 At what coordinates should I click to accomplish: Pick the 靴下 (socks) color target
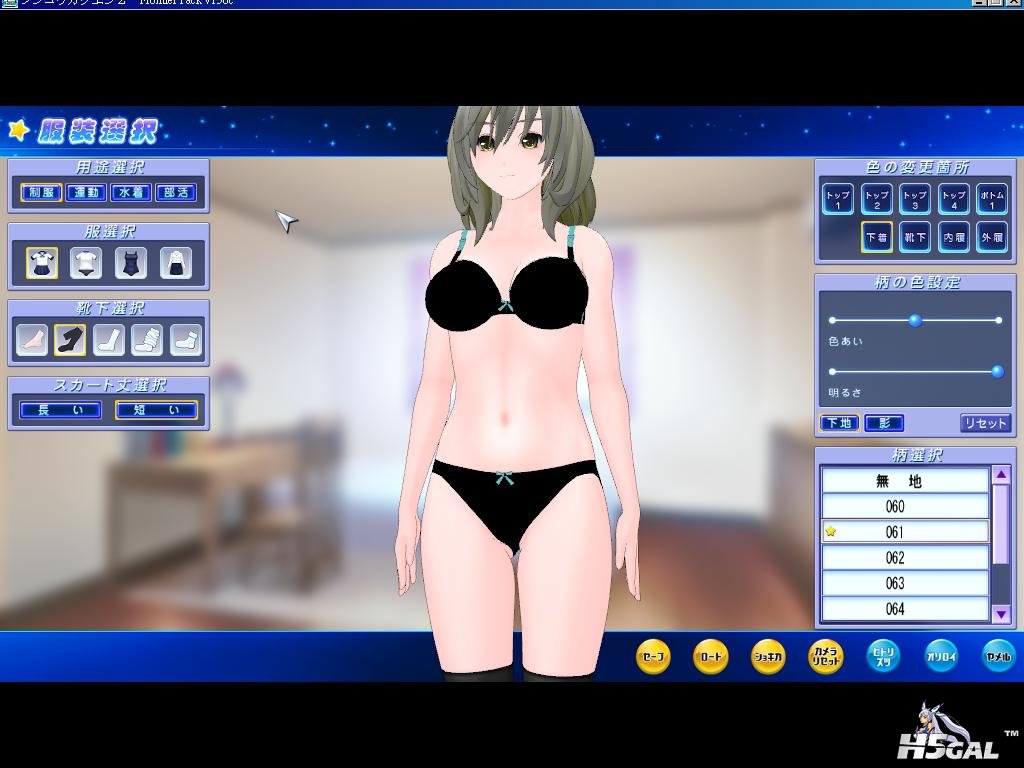[915, 237]
